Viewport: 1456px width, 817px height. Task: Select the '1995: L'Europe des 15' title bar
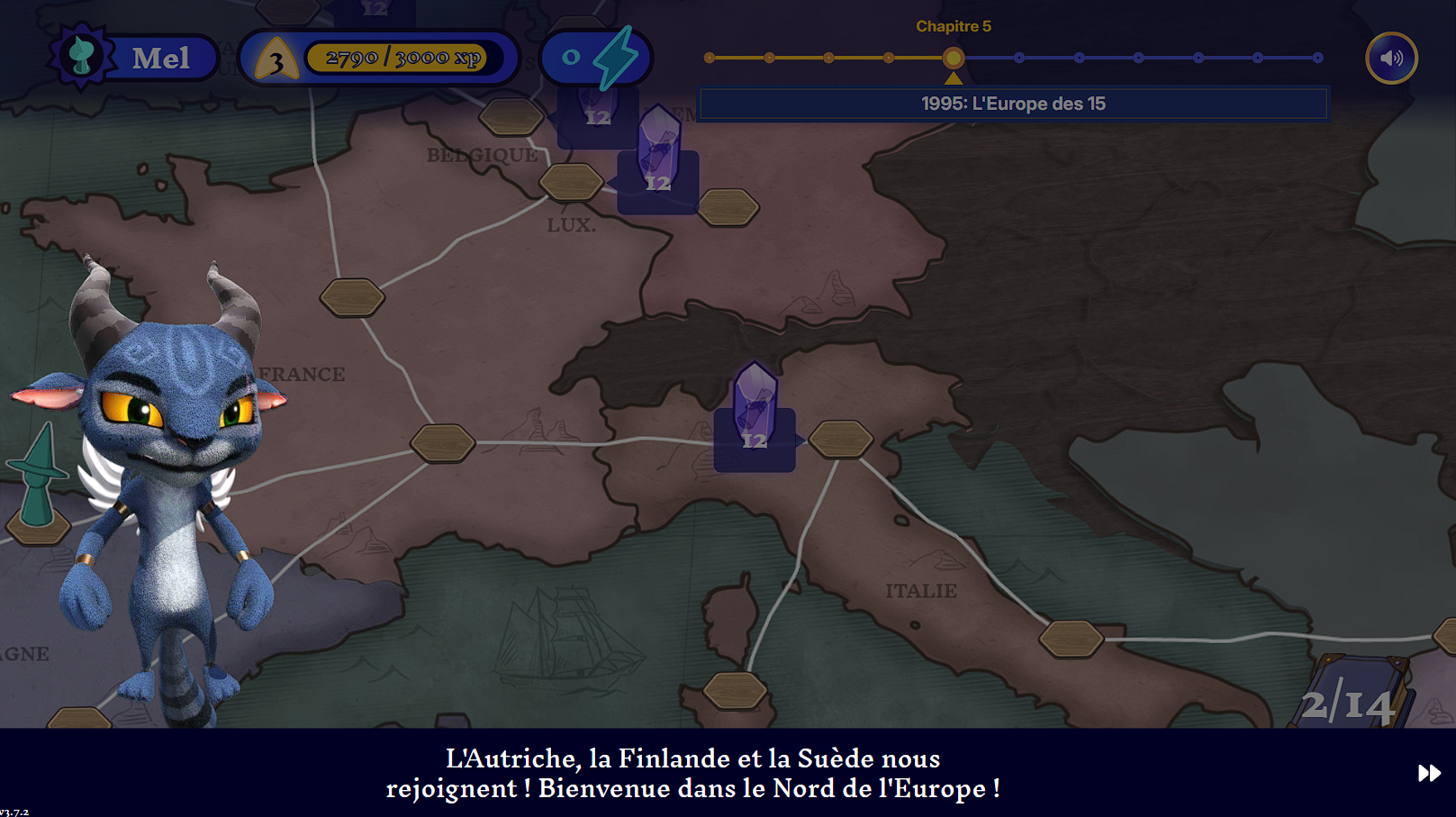point(1014,104)
